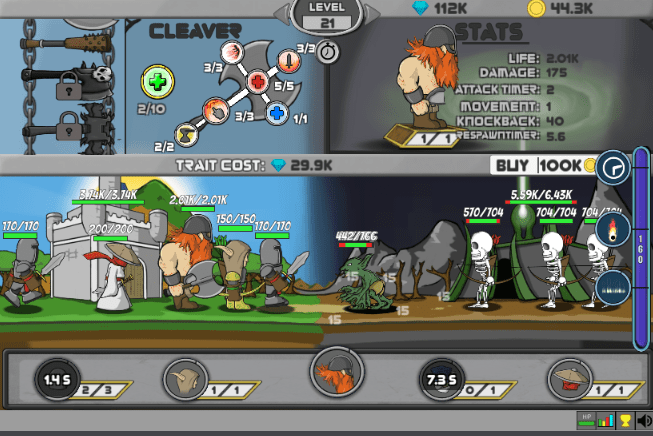Activate the spike rain spell

coord(612,288)
